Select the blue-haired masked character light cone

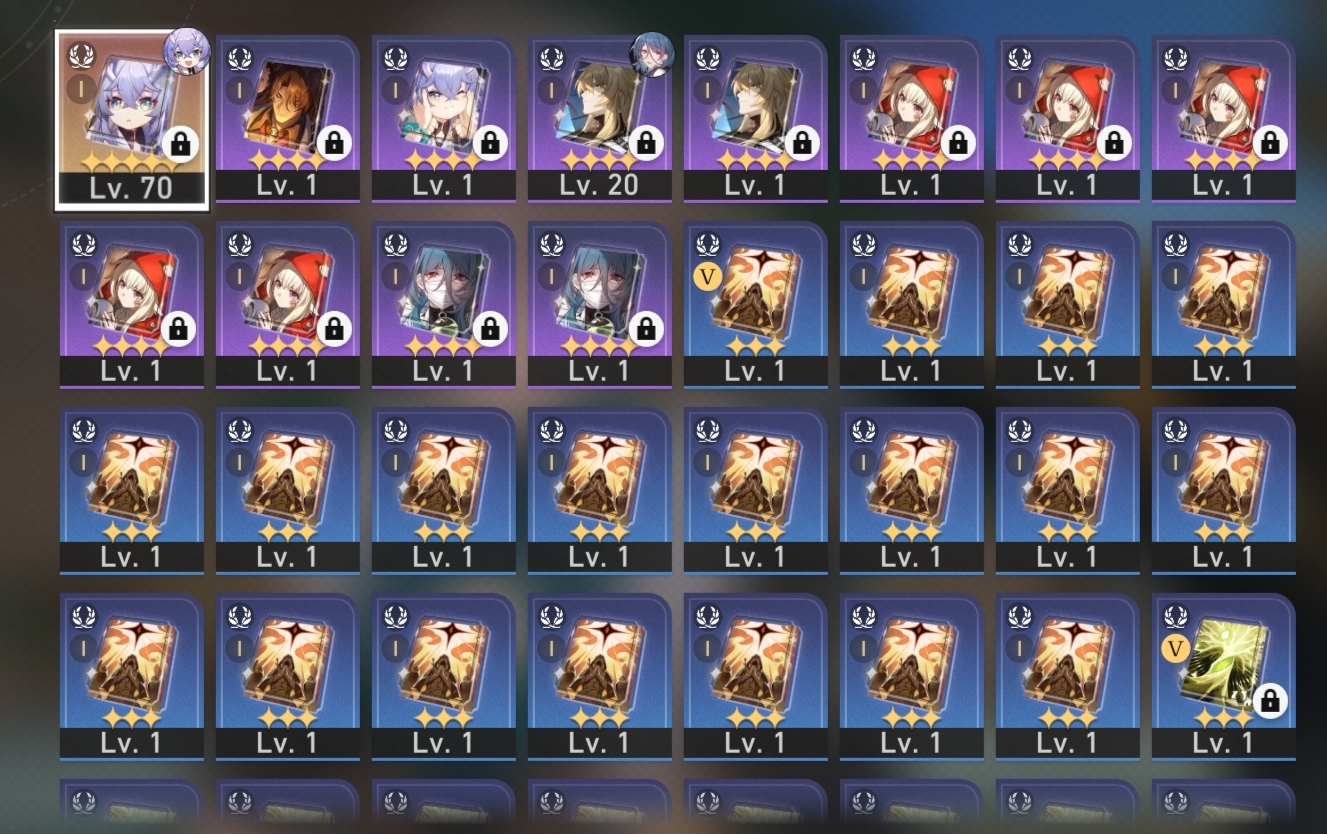pyautogui.click(x=444, y=300)
